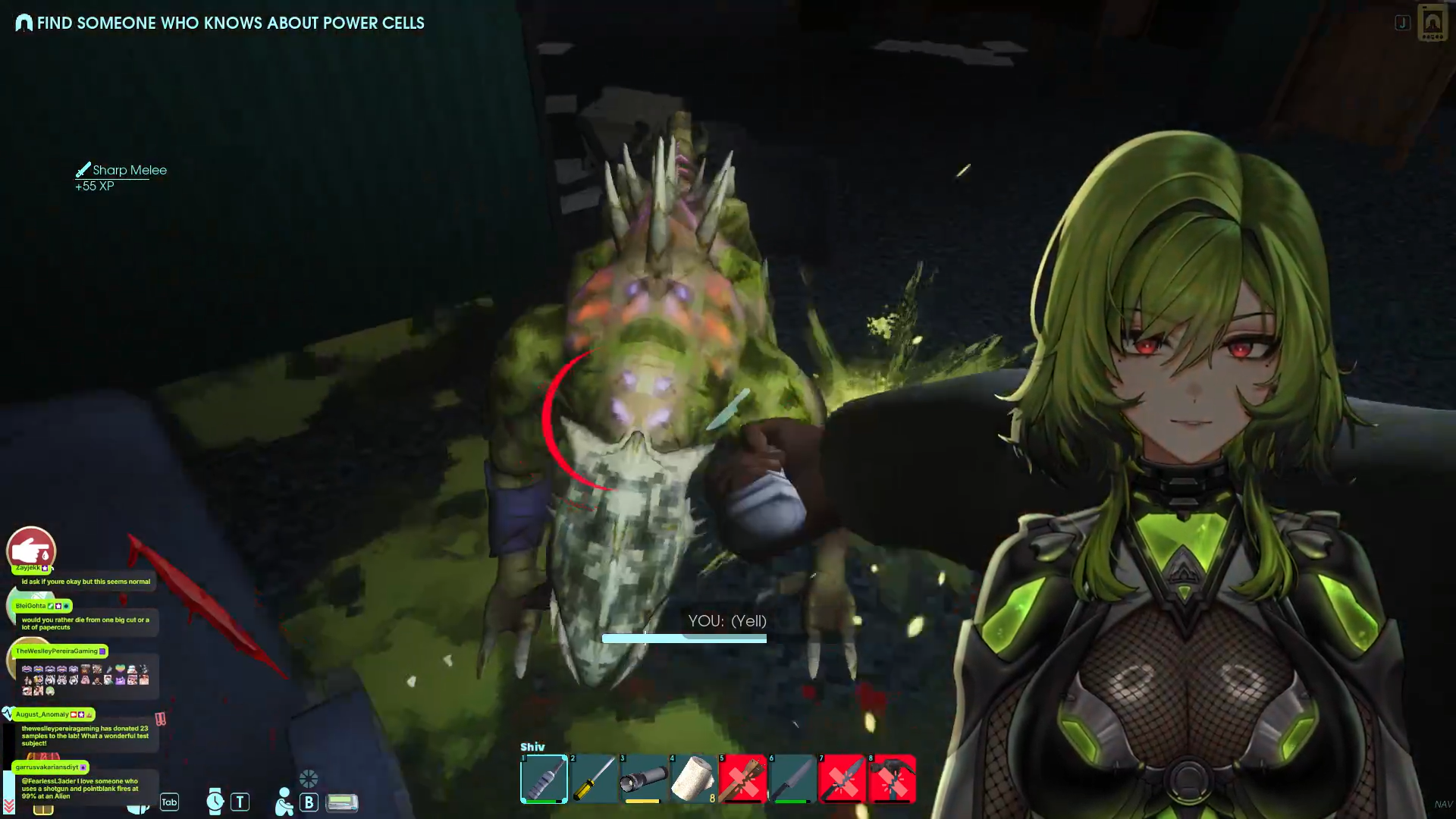This screenshot has height=819, width=1456.
Task: Toggle the sitting person rest icon
Action: click(x=284, y=802)
